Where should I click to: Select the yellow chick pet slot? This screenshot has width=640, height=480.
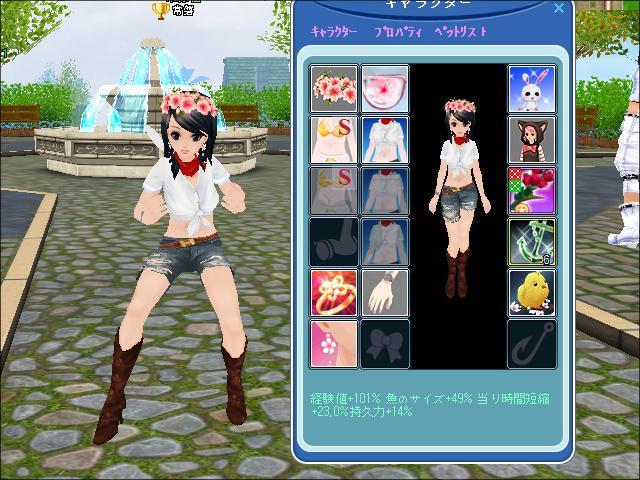pos(531,291)
